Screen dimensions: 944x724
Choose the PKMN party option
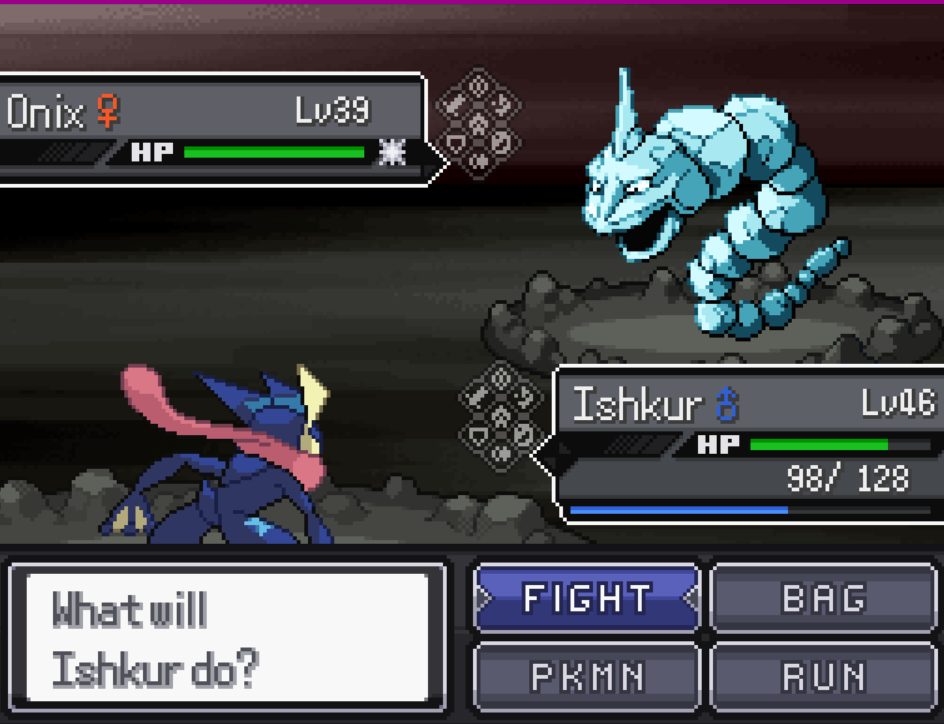[587, 676]
